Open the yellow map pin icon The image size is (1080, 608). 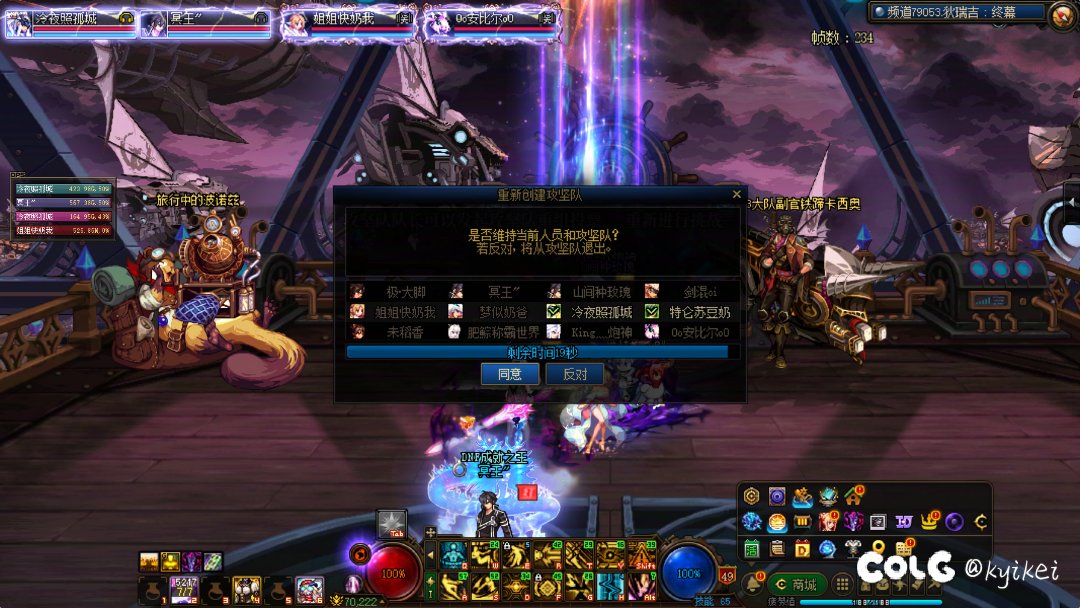(x=878, y=548)
